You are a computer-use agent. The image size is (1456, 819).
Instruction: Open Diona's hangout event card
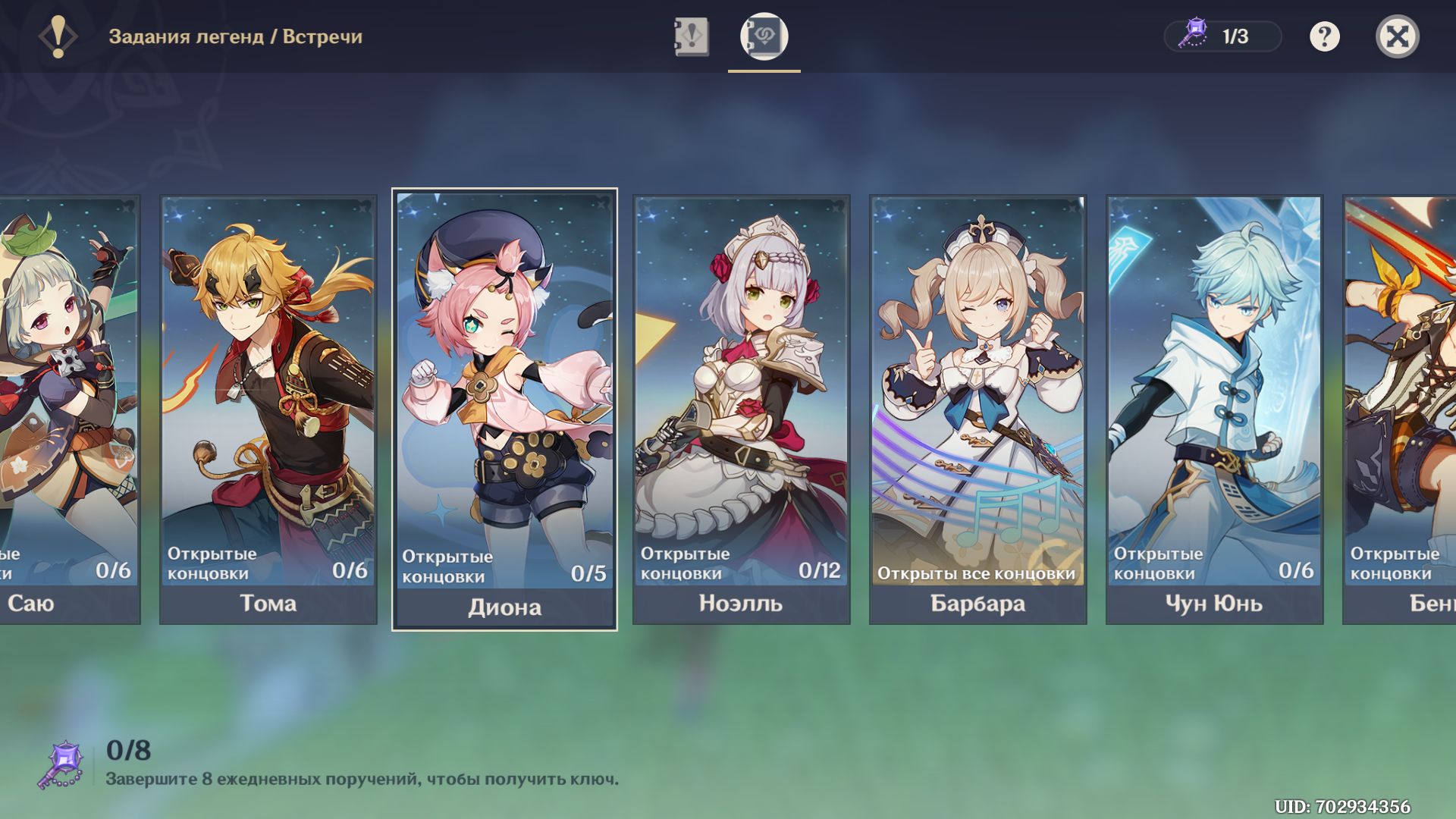pos(504,409)
